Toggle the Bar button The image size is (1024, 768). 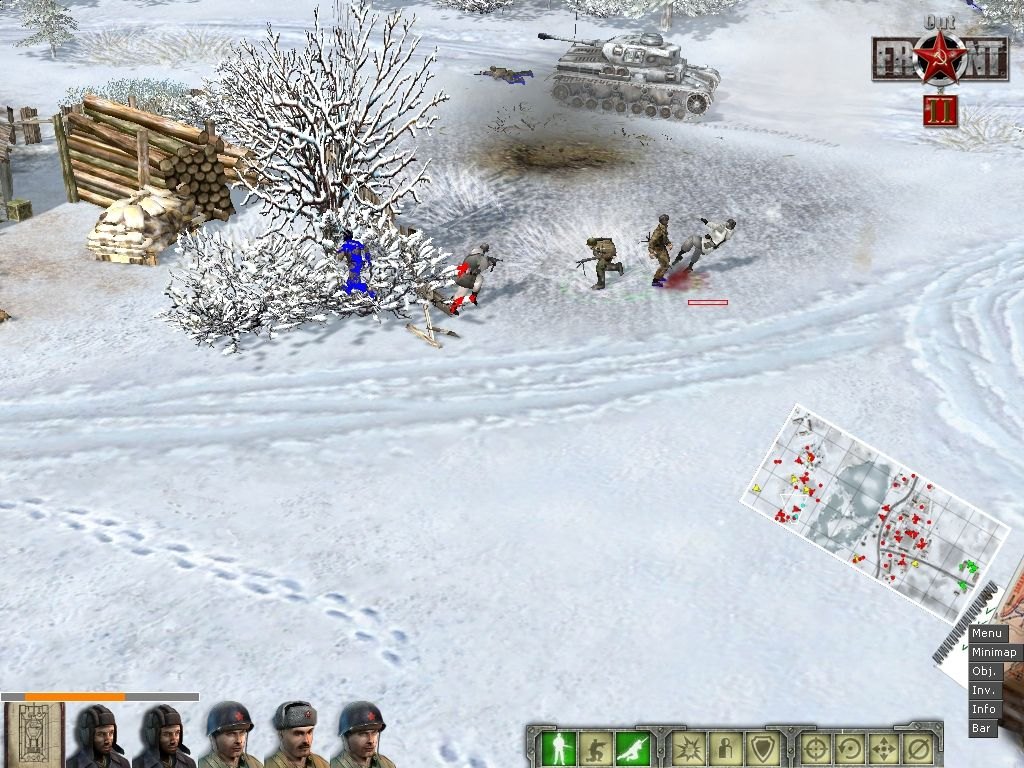[982, 728]
